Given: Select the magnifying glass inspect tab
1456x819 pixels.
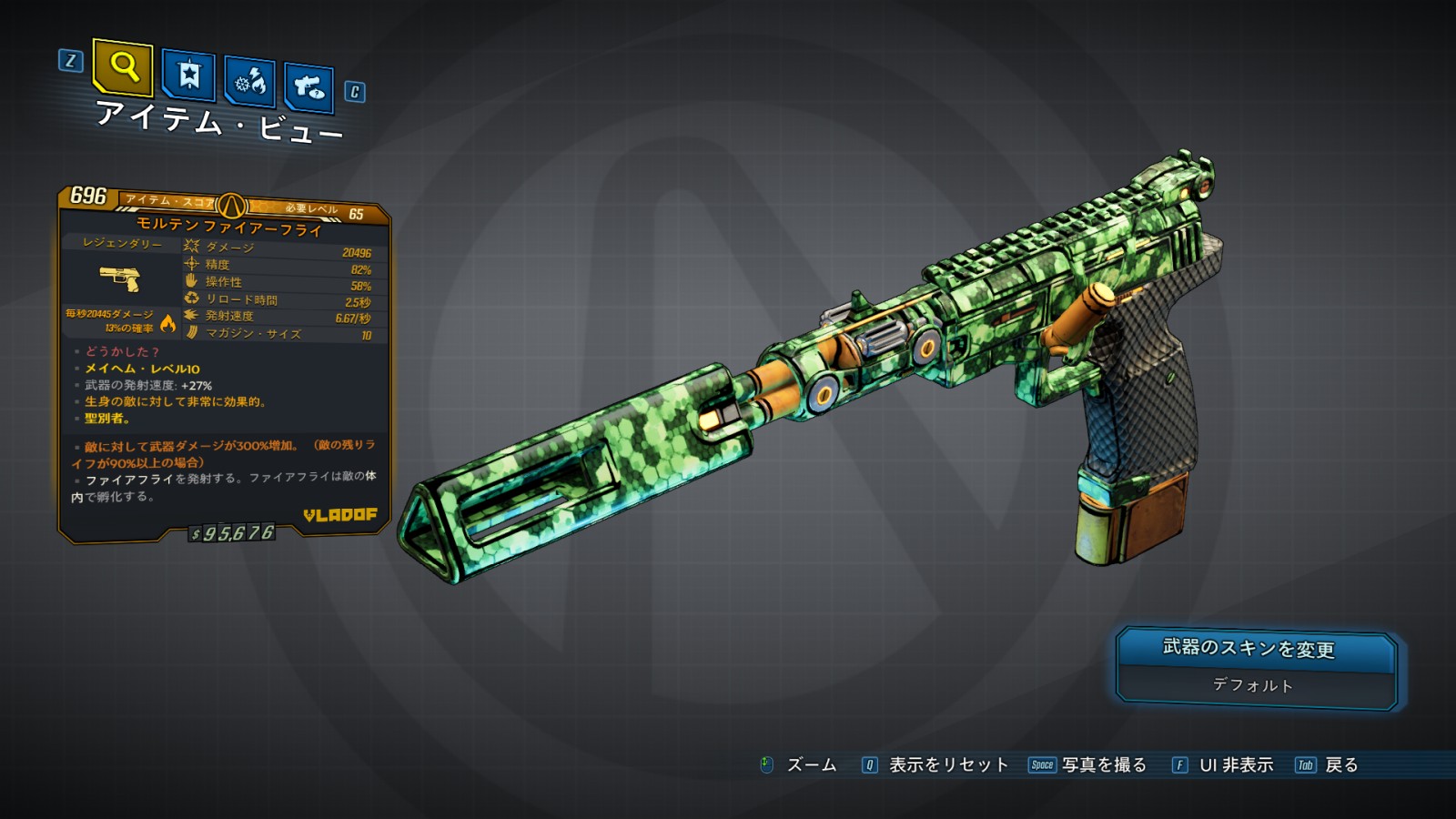Looking at the screenshot, I should point(123,67).
